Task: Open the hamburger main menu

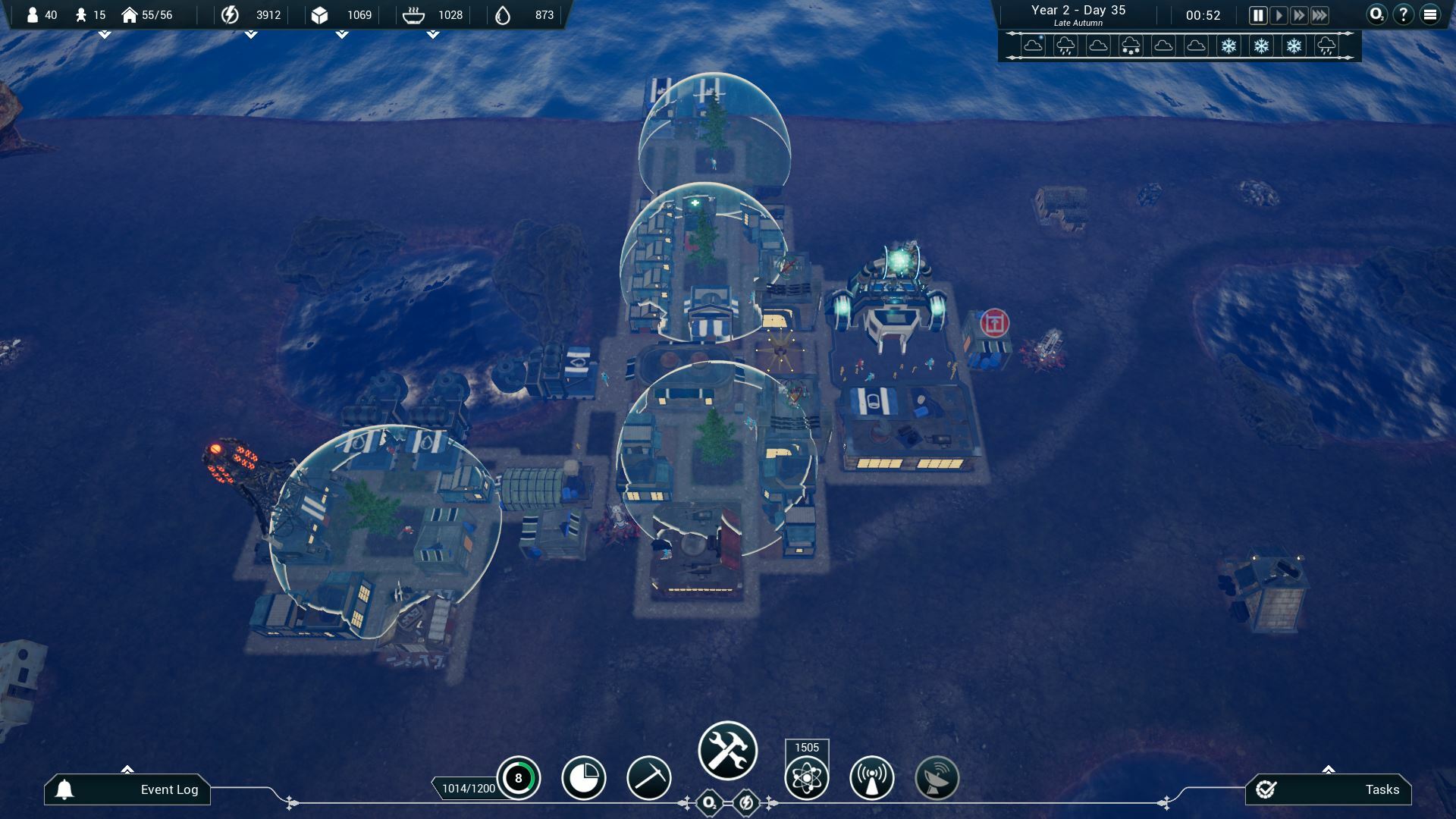Action: pos(1430,15)
